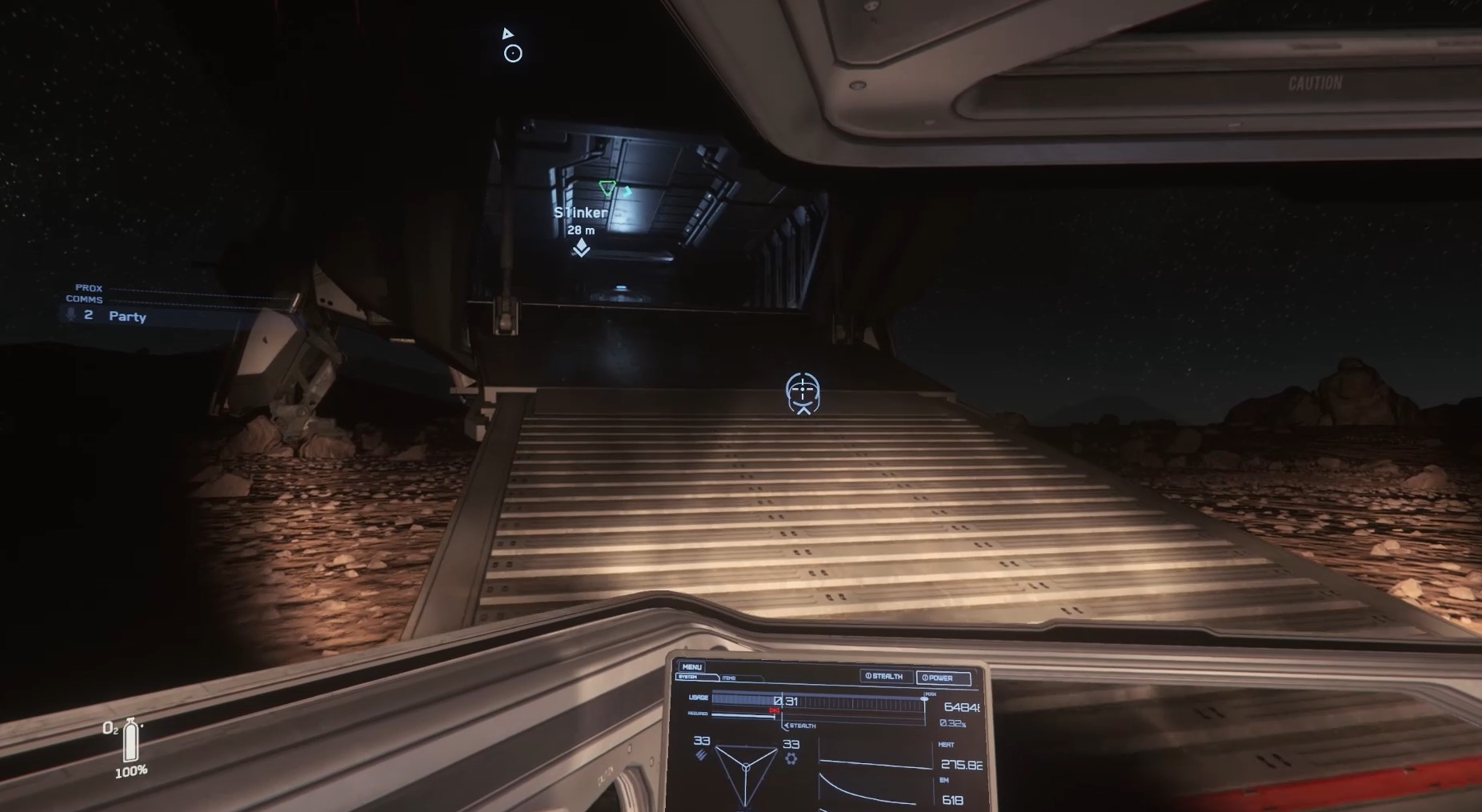This screenshot has width=1482, height=812.
Task: Open the Party comms channel
Action: [126, 316]
